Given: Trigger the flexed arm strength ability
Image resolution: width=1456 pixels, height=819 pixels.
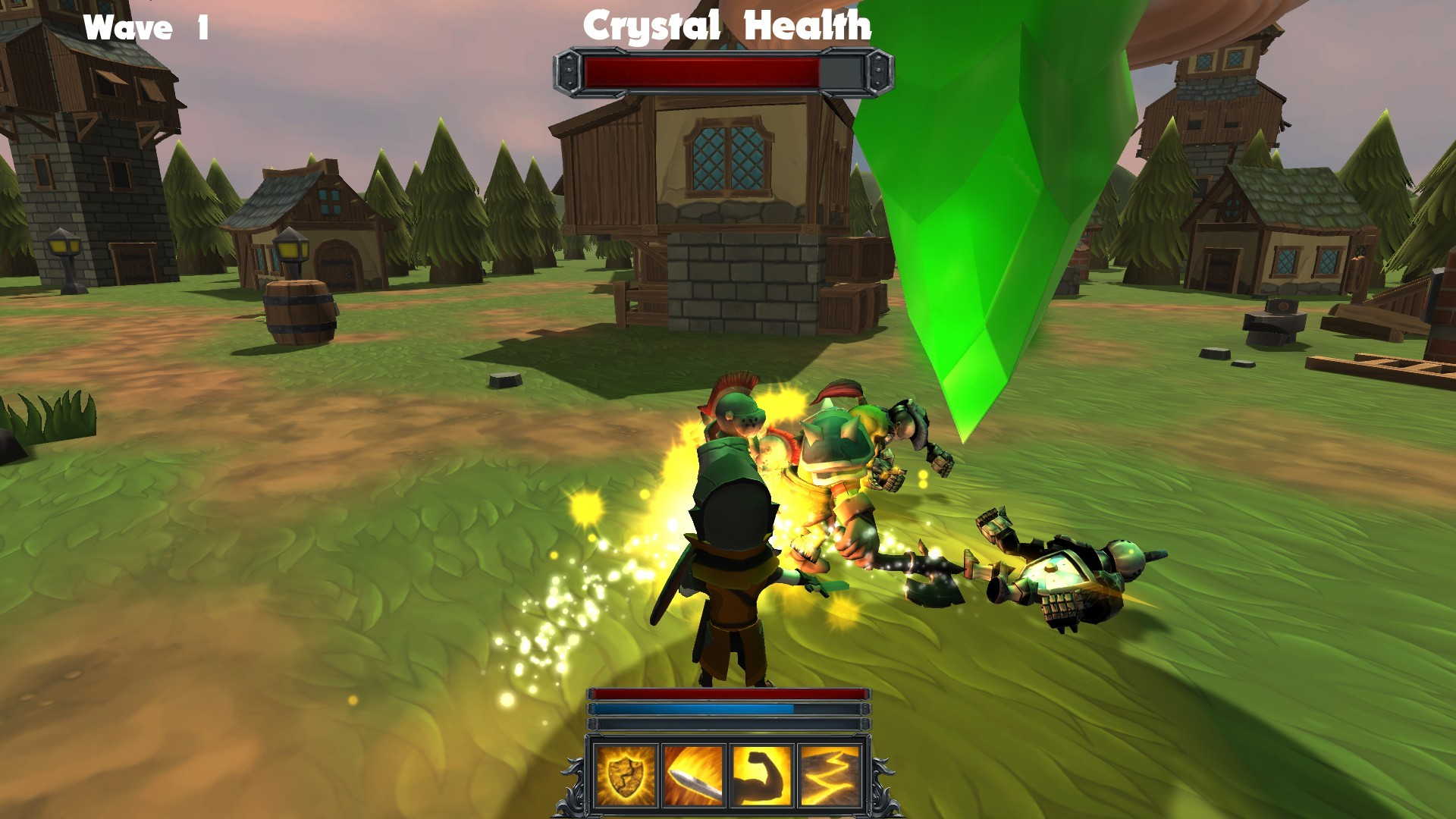Looking at the screenshot, I should [x=761, y=776].
